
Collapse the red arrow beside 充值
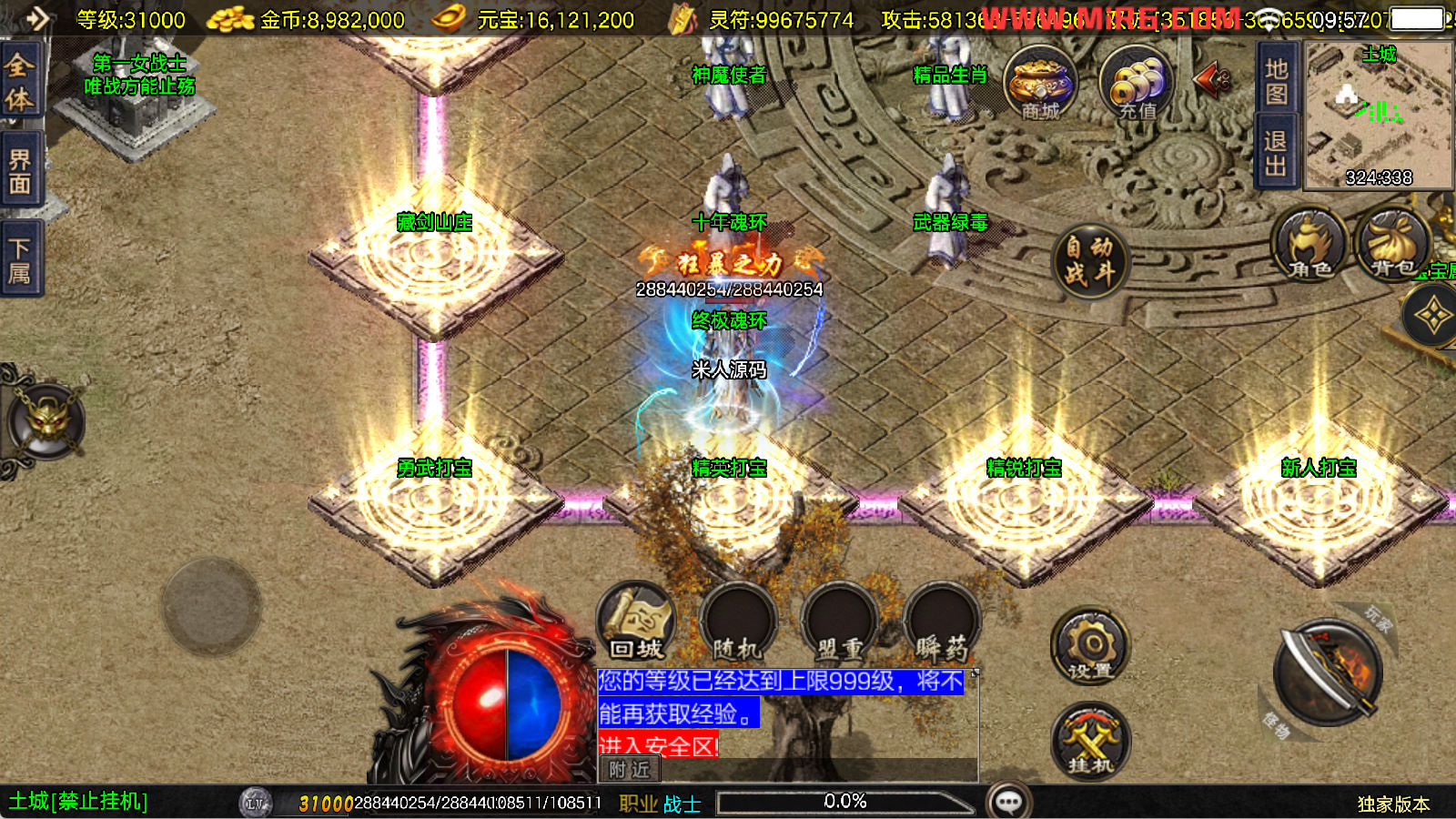pos(1212,80)
